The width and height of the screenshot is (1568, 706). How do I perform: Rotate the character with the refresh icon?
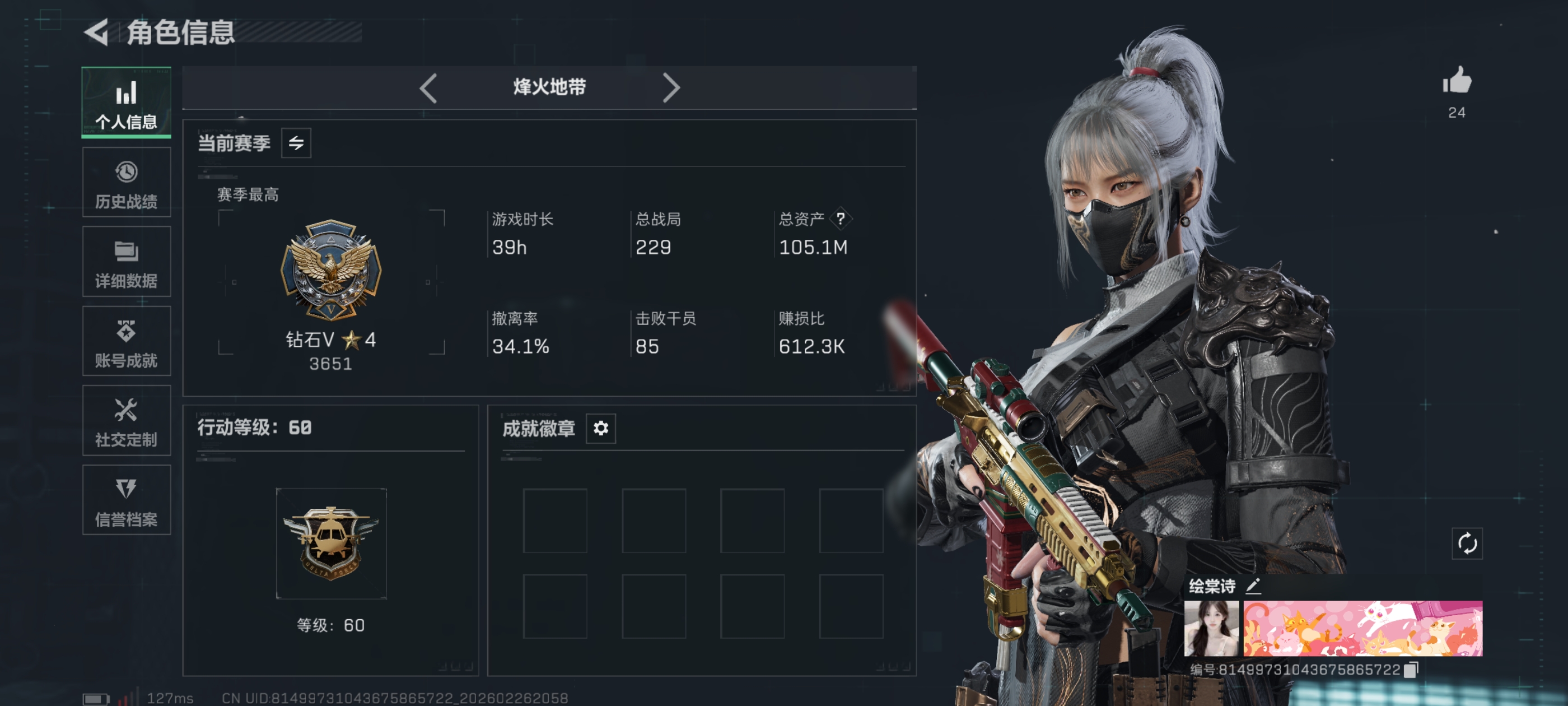1467,544
